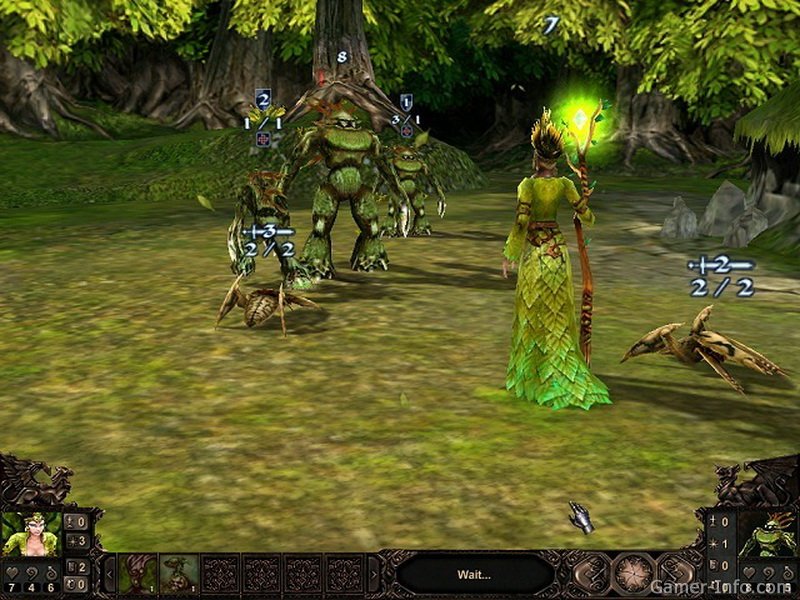Click the ornate button right of the round button
800x600 pixels.
point(675,574)
